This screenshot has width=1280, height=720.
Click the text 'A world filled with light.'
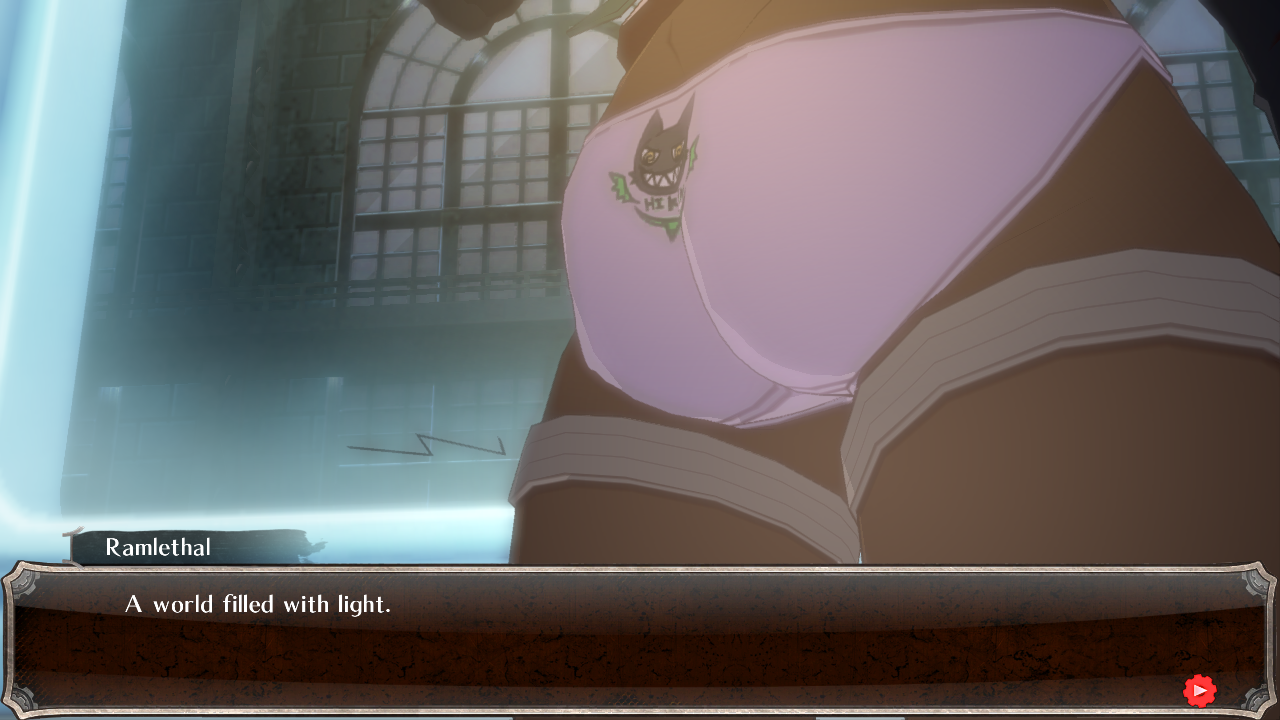tap(256, 604)
